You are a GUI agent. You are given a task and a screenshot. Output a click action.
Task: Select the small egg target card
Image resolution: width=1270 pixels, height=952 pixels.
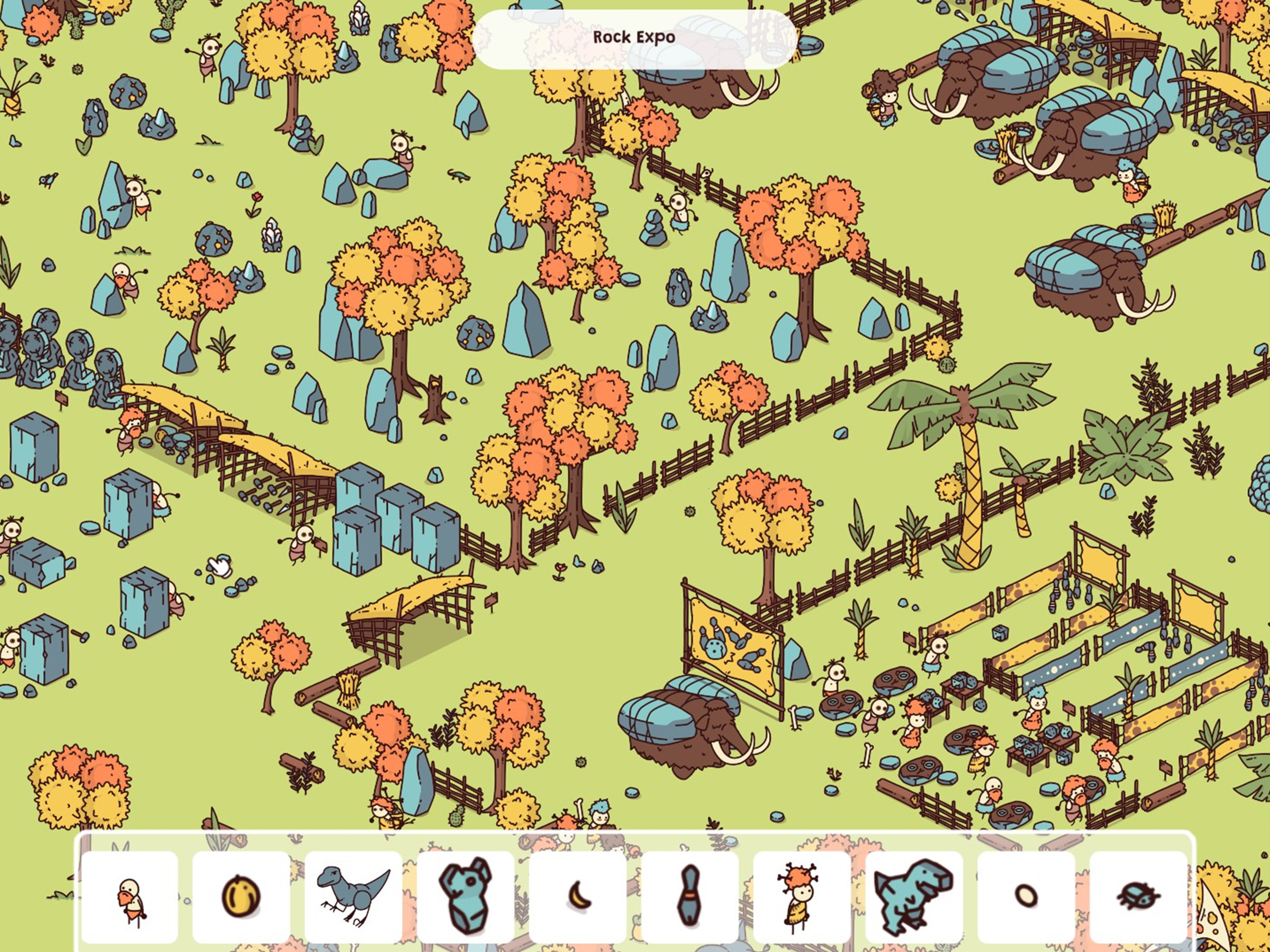[x=1026, y=896]
